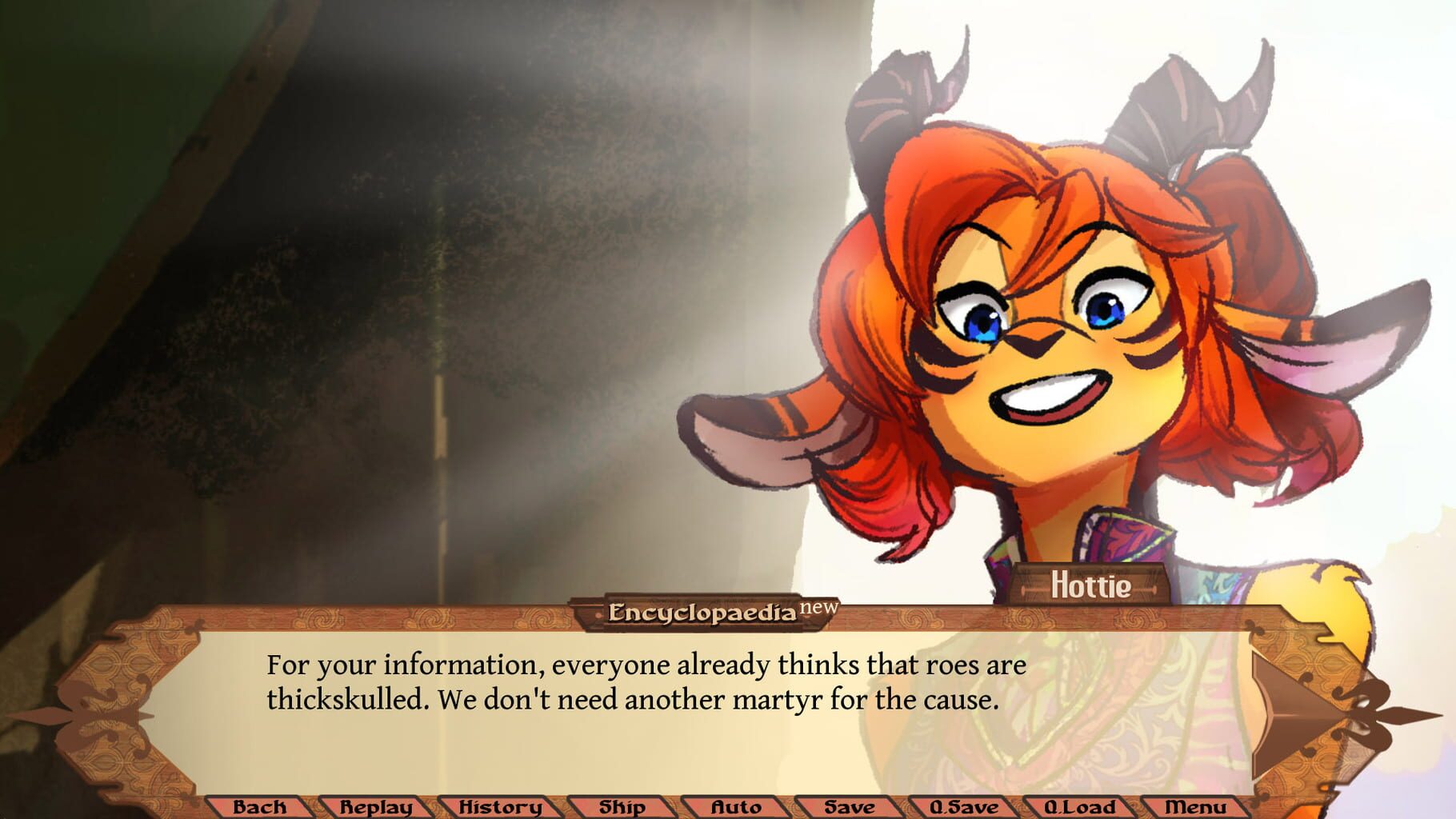Click the 'new' badge beside Encyclopaedia
Viewport: 1456px width, 819px height.
tap(818, 609)
